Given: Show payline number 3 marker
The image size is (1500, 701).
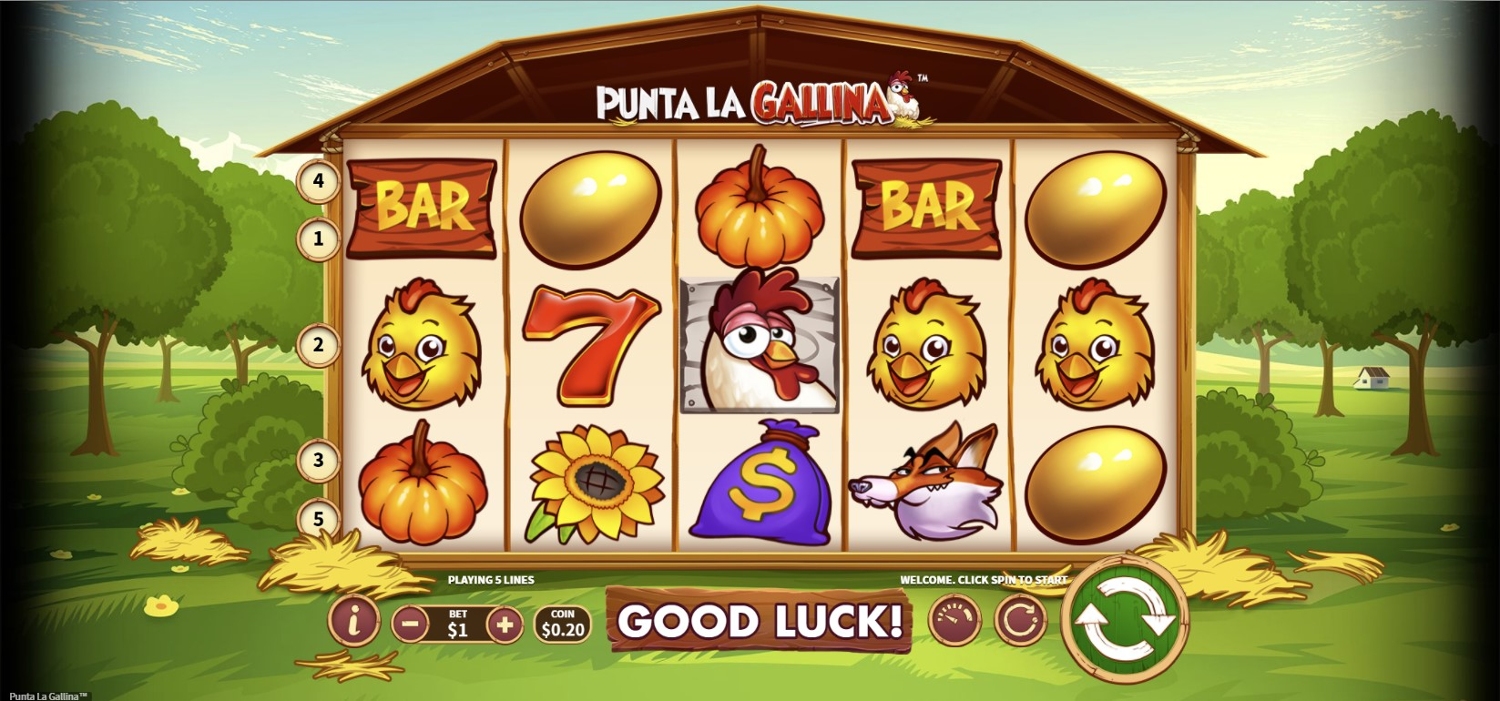Looking at the screenshot, I should pos(319,461).
